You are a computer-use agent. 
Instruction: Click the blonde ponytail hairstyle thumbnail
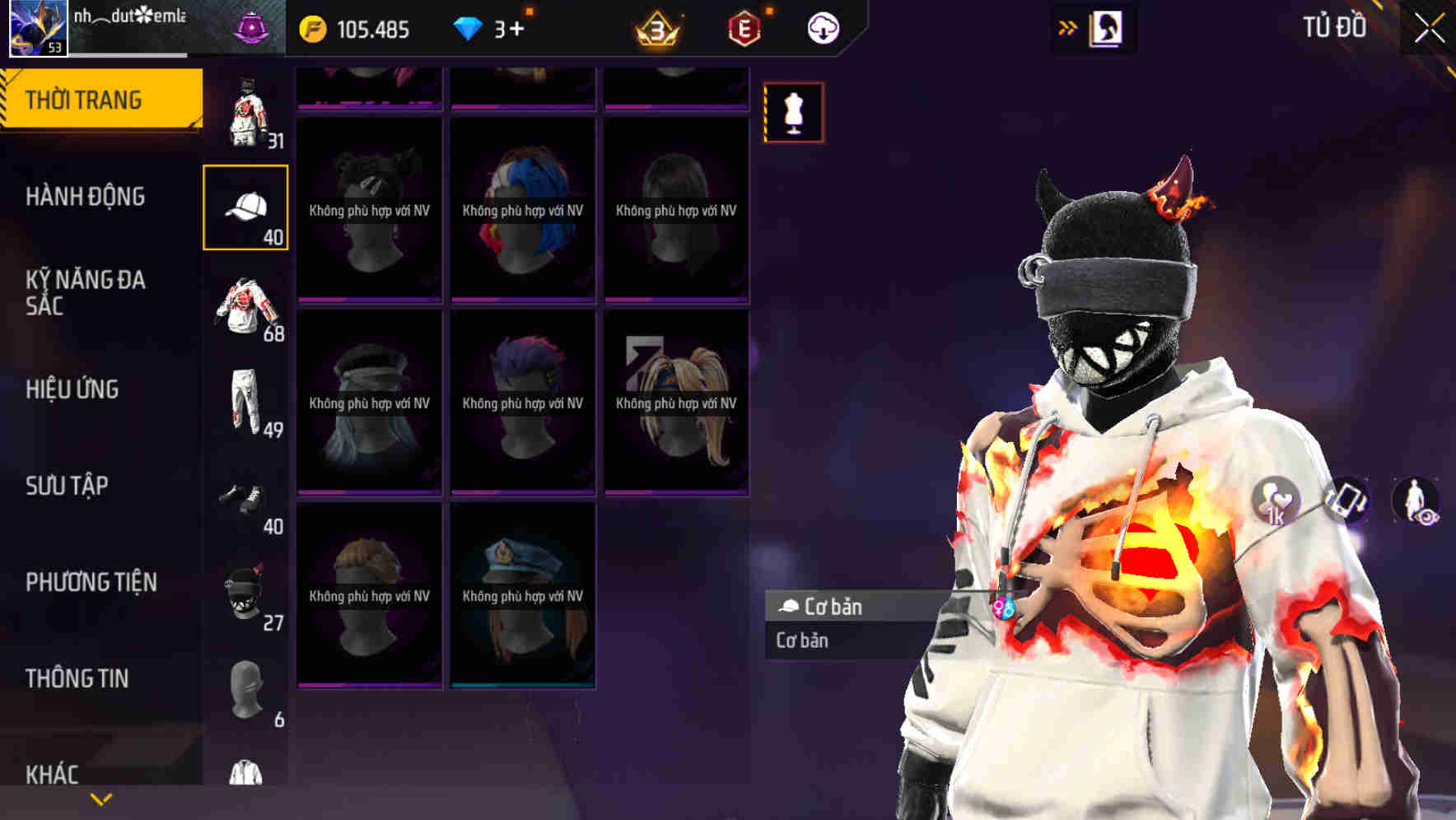(x=675, y=403)
